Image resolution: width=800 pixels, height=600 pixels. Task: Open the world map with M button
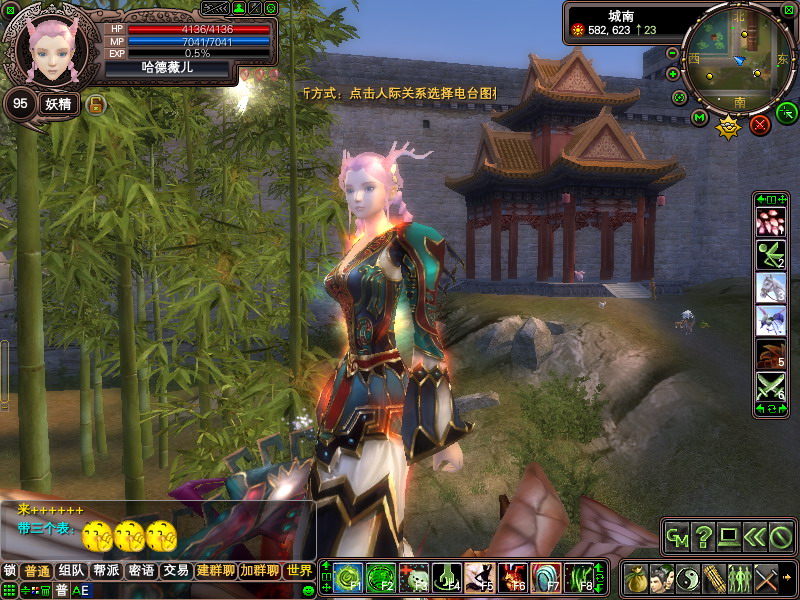click(699, 118)
